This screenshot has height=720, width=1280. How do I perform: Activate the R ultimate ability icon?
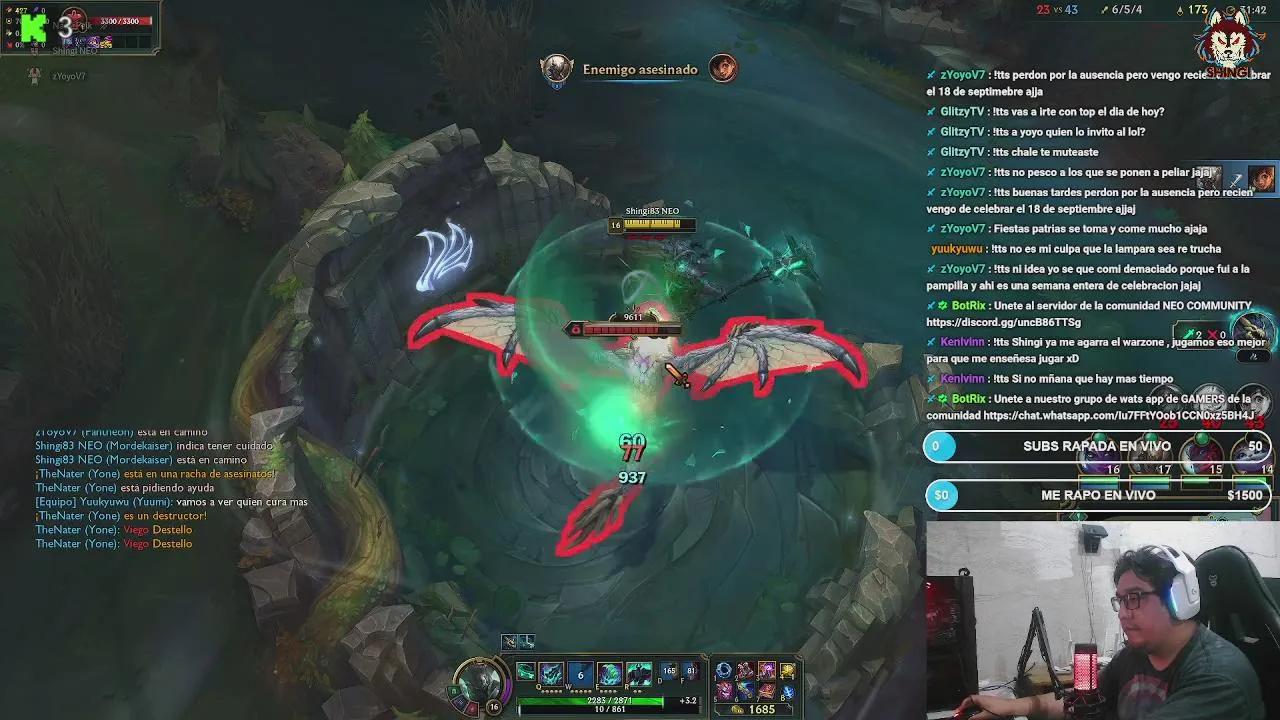(637, 673)
